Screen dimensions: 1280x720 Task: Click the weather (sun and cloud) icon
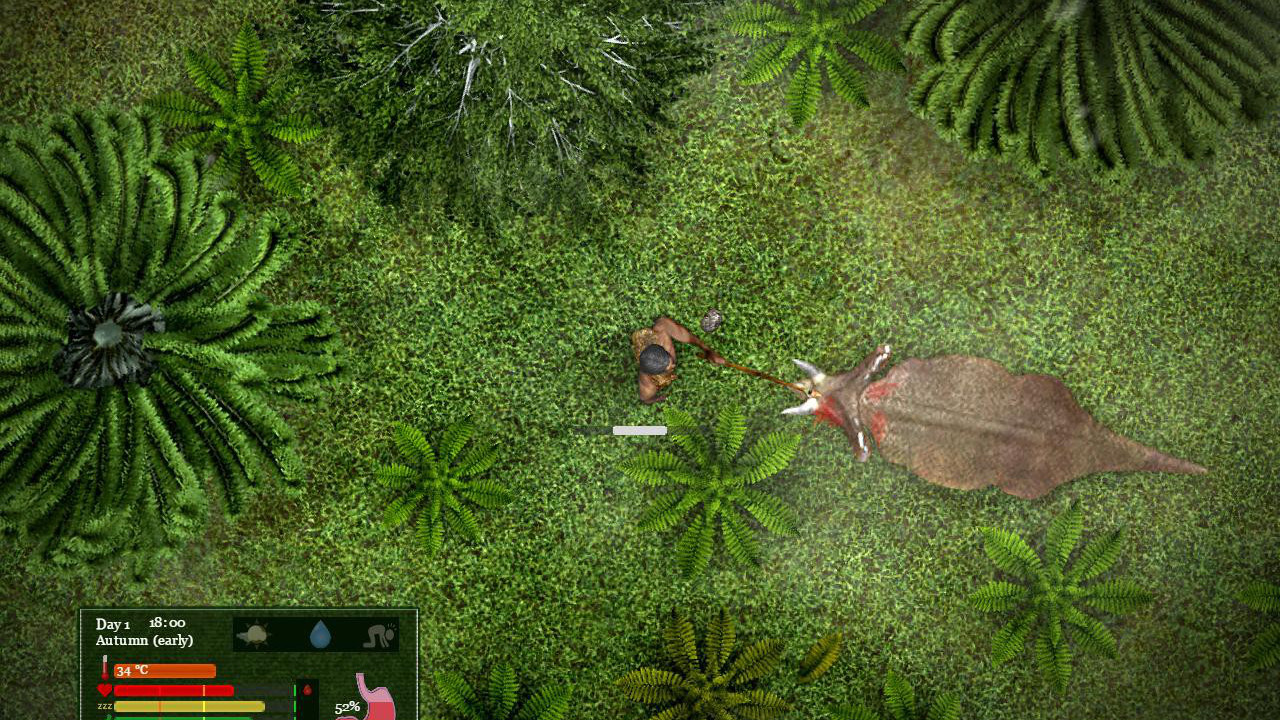[255, 635]
